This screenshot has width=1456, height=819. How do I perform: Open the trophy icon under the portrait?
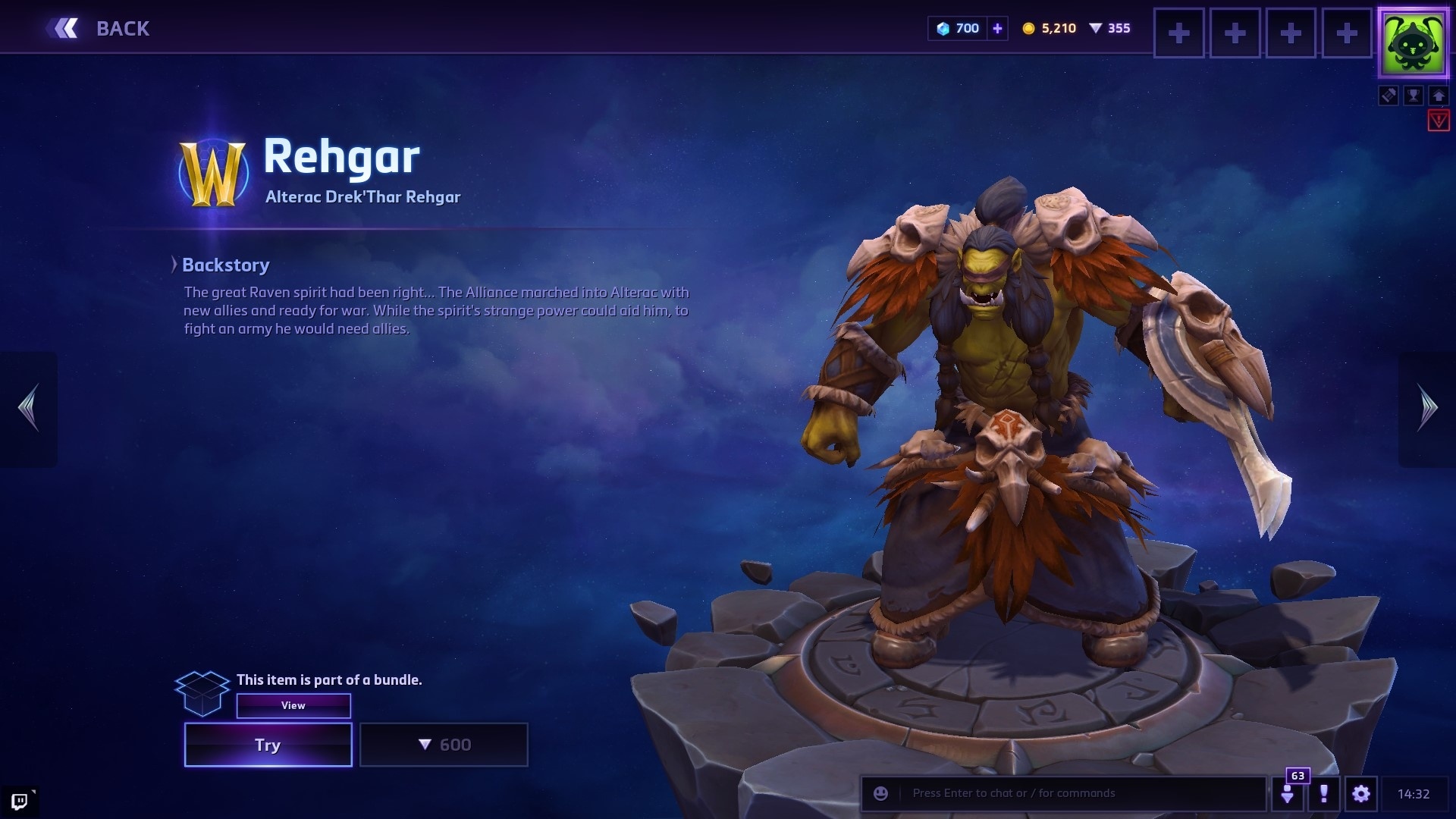[x=1414, y=96]
